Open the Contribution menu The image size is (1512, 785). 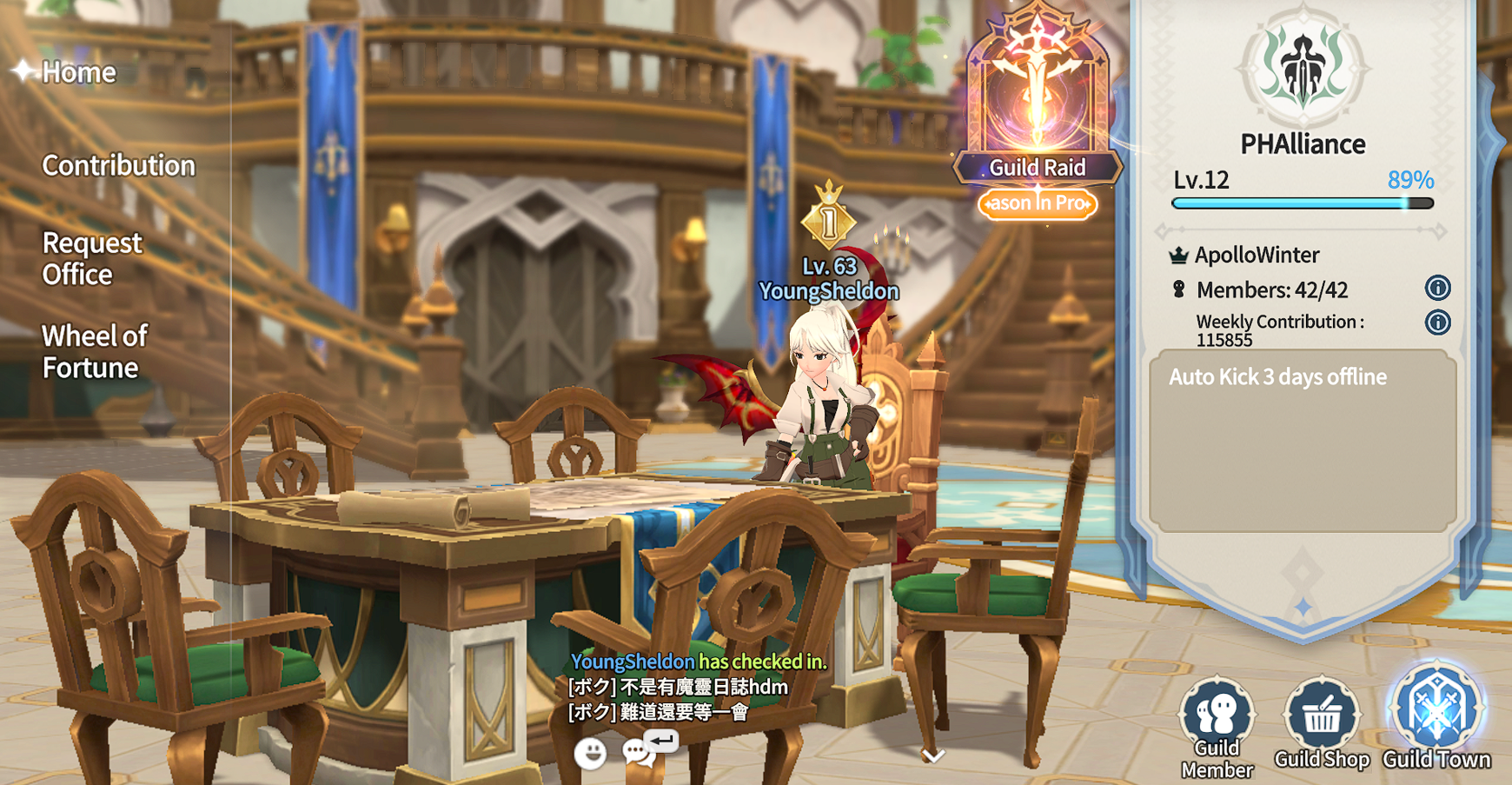(x=118, y=165)
